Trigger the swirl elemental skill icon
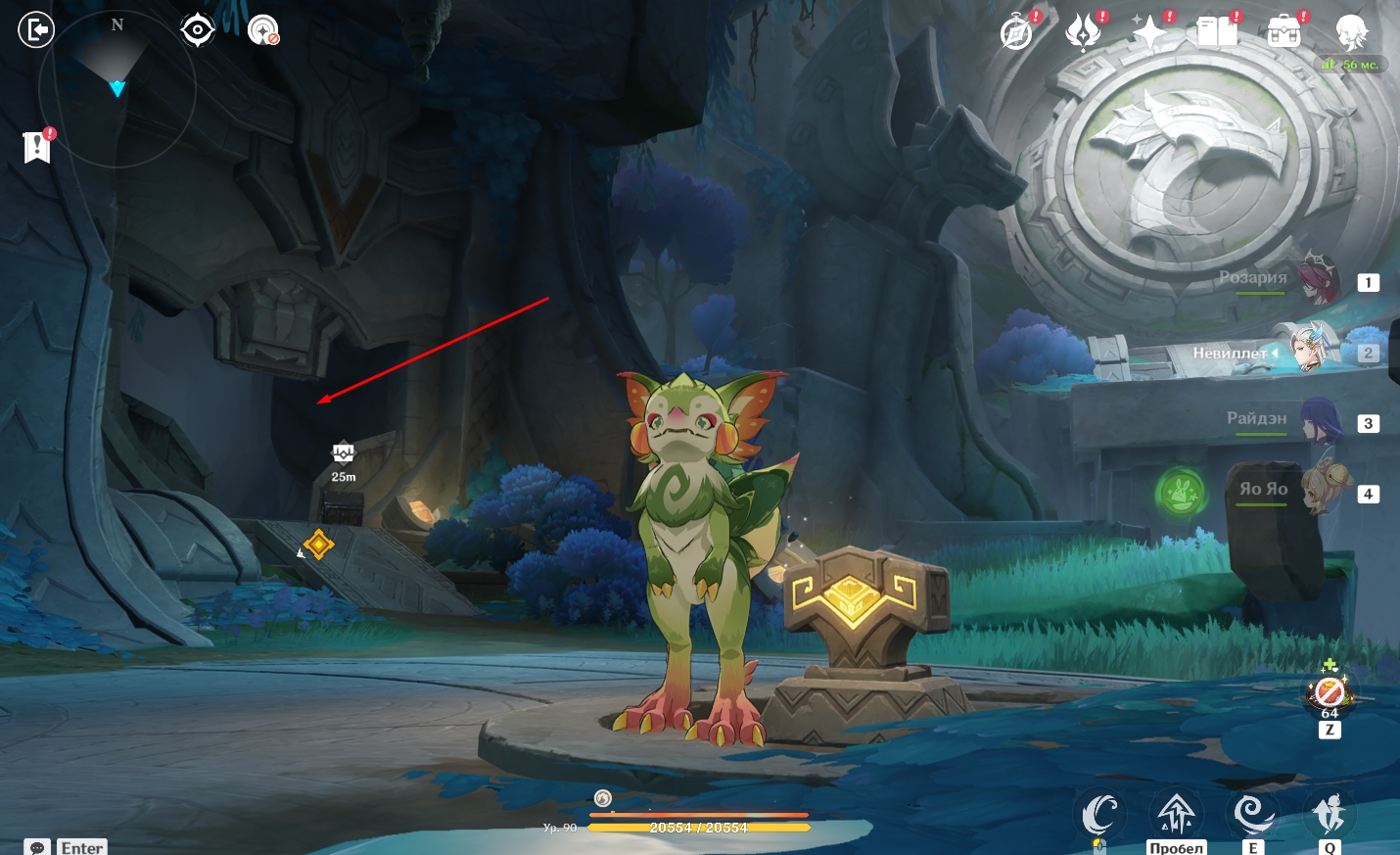This screenshot has height=855, width=1400. pyautogui.click(x=1252, y=814)
